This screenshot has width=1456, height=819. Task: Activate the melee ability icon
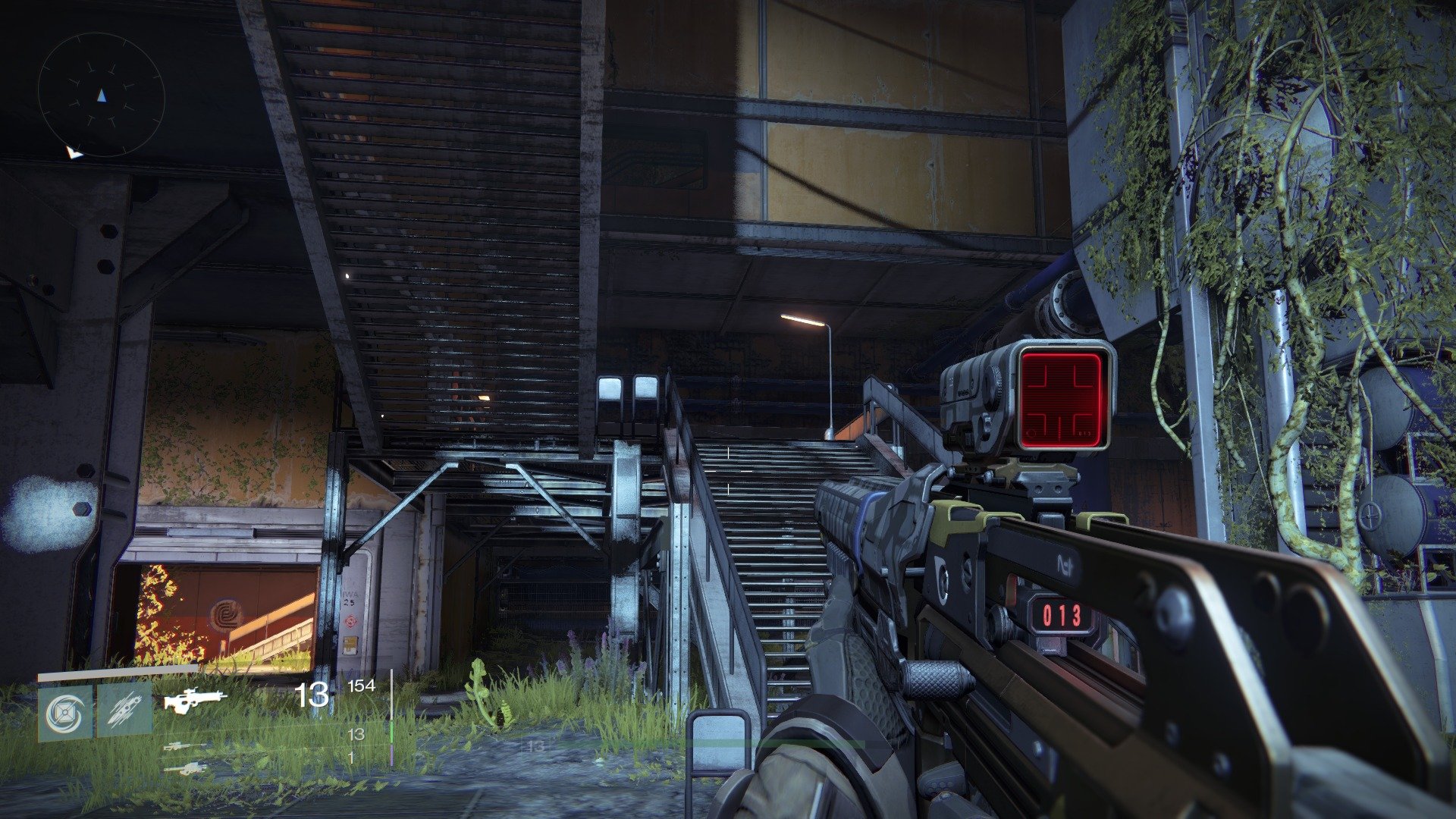(124, 714)
